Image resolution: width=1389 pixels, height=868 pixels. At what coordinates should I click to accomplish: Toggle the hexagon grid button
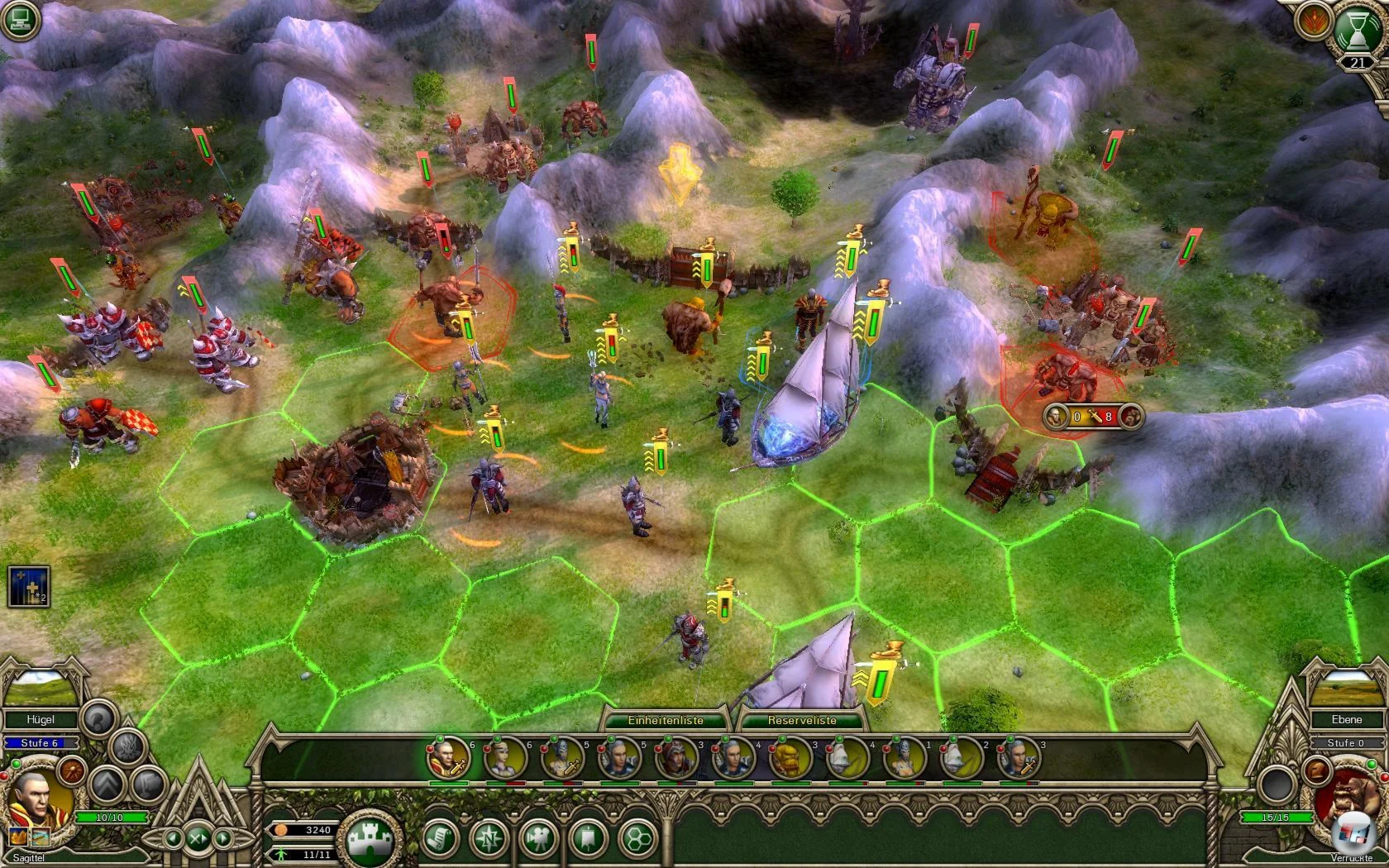click(637, 839)
